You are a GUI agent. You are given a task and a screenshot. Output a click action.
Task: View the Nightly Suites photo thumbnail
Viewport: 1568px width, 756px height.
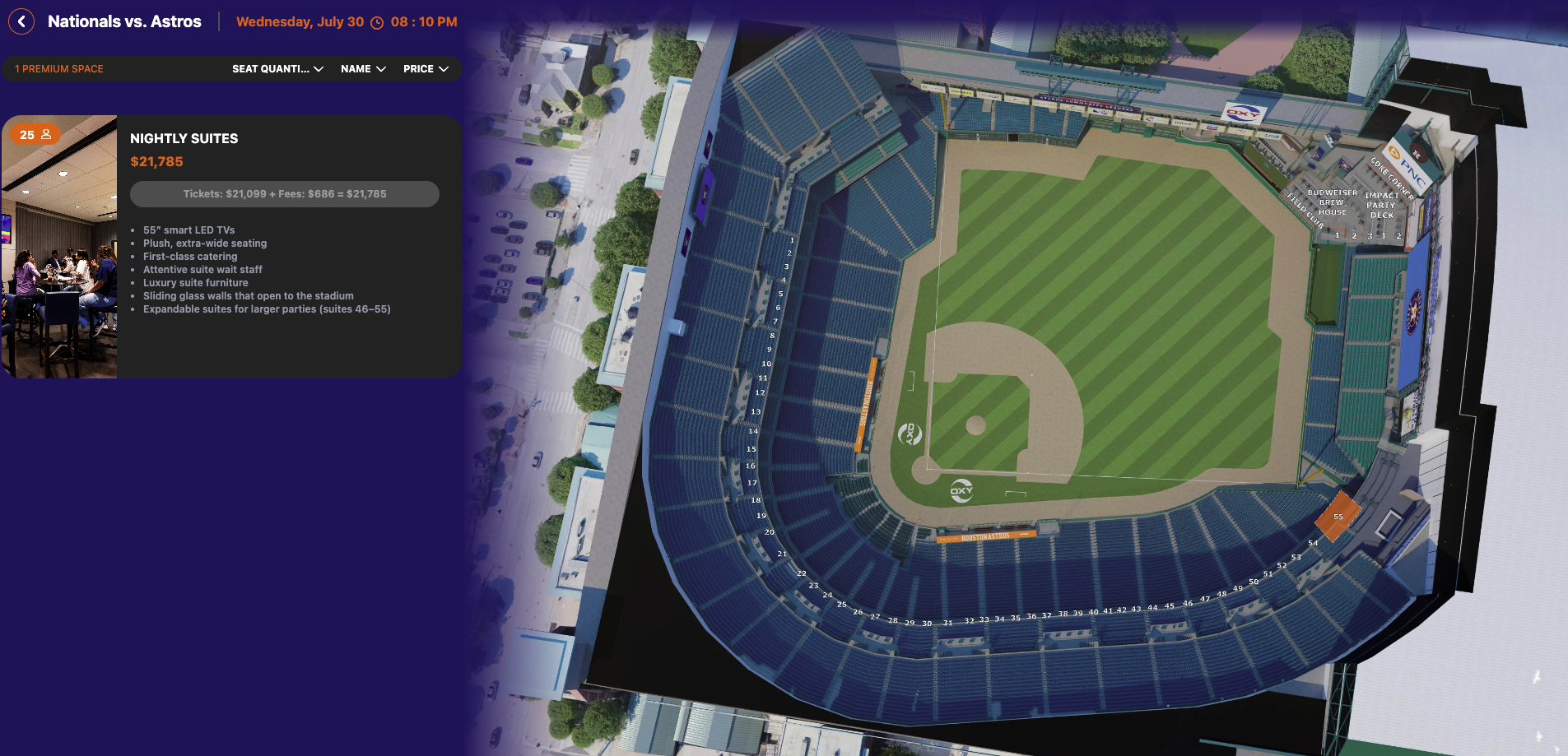coord(59,247)
